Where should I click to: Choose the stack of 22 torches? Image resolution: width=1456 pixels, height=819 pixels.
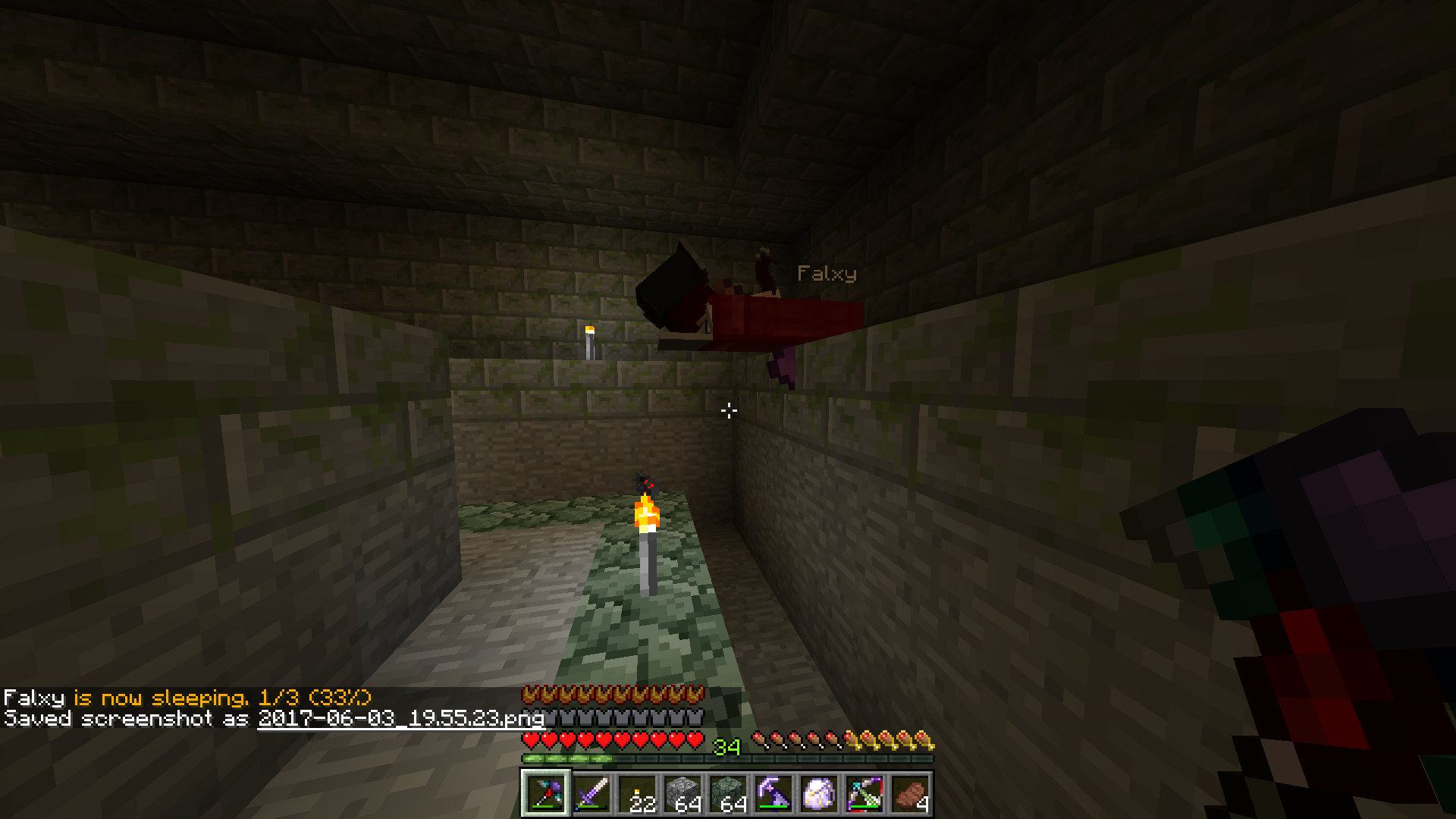click(636, 794)
